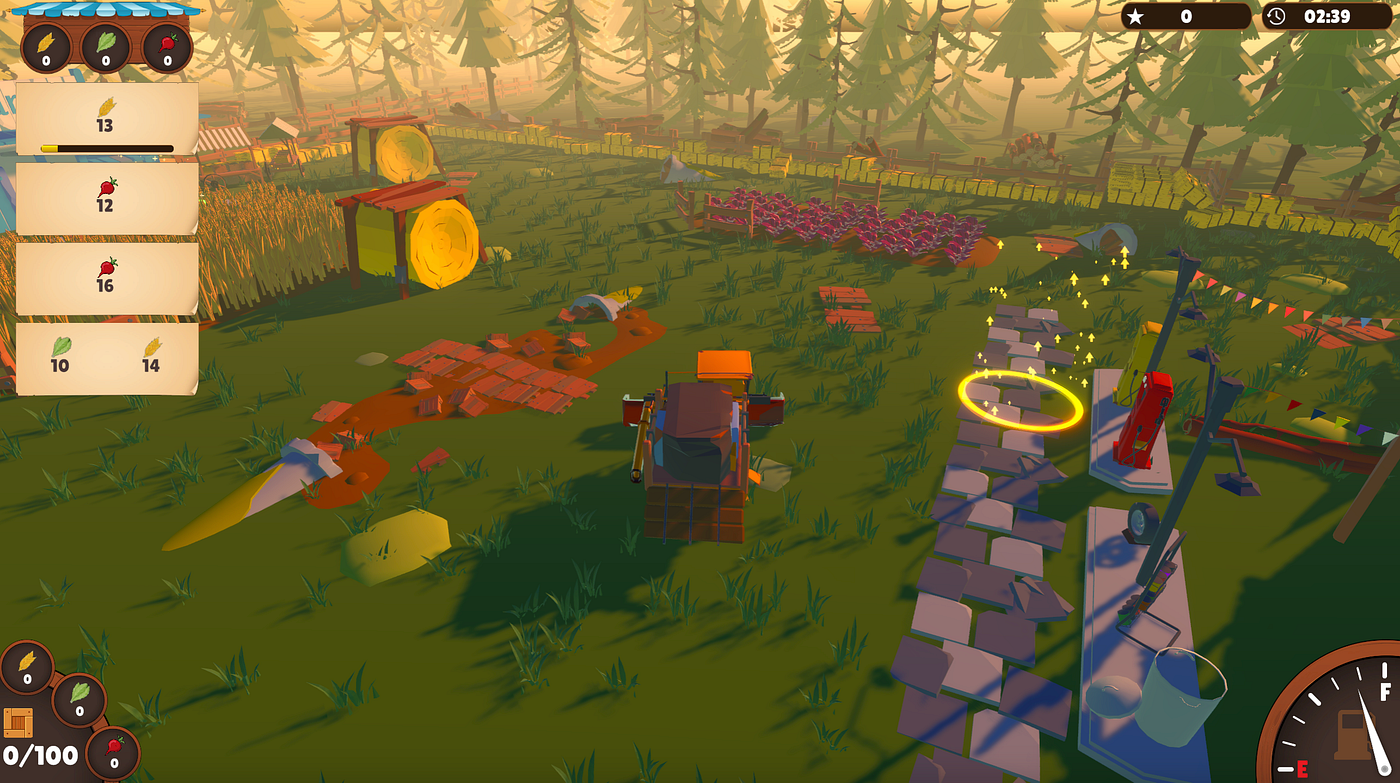
Task: Click the order card showing 10 lettuce and 14 corn
Action: pos(105,358)
